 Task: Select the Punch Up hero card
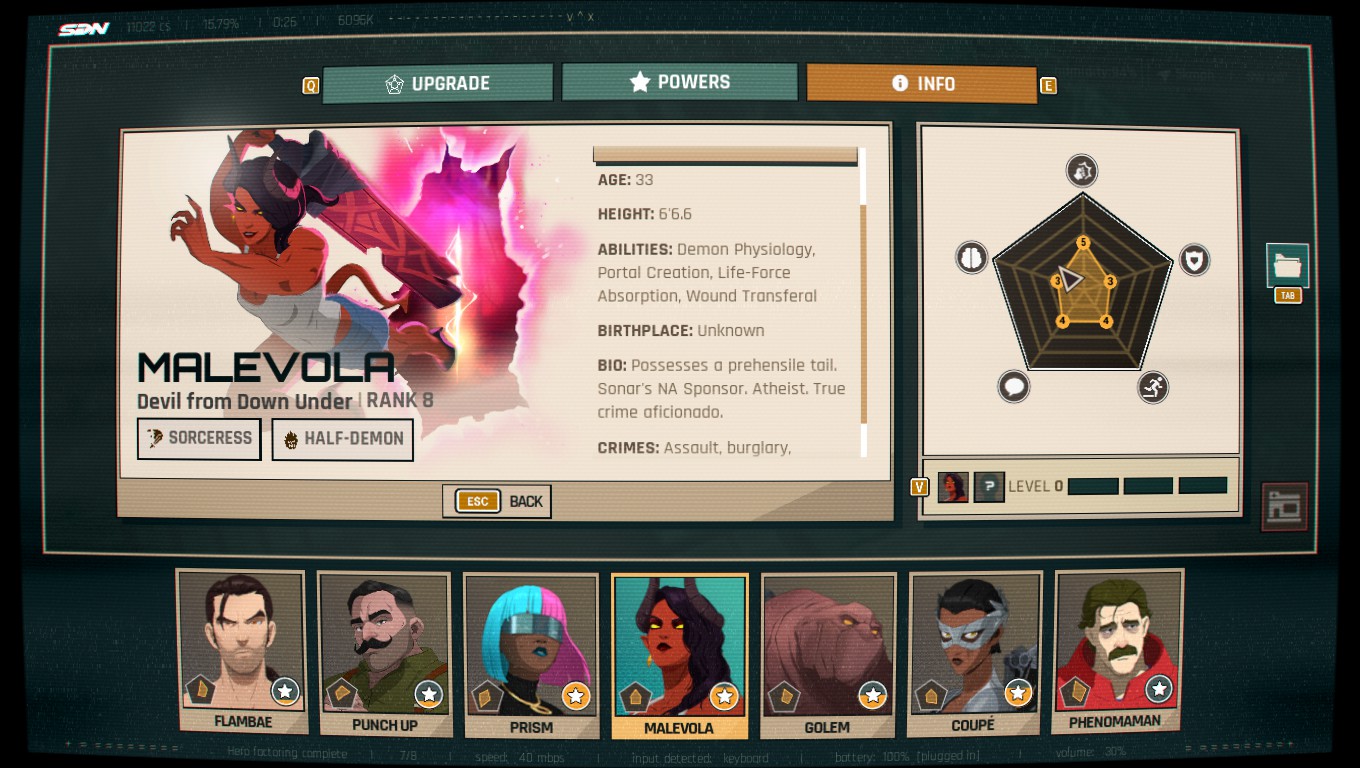[385, 652]
